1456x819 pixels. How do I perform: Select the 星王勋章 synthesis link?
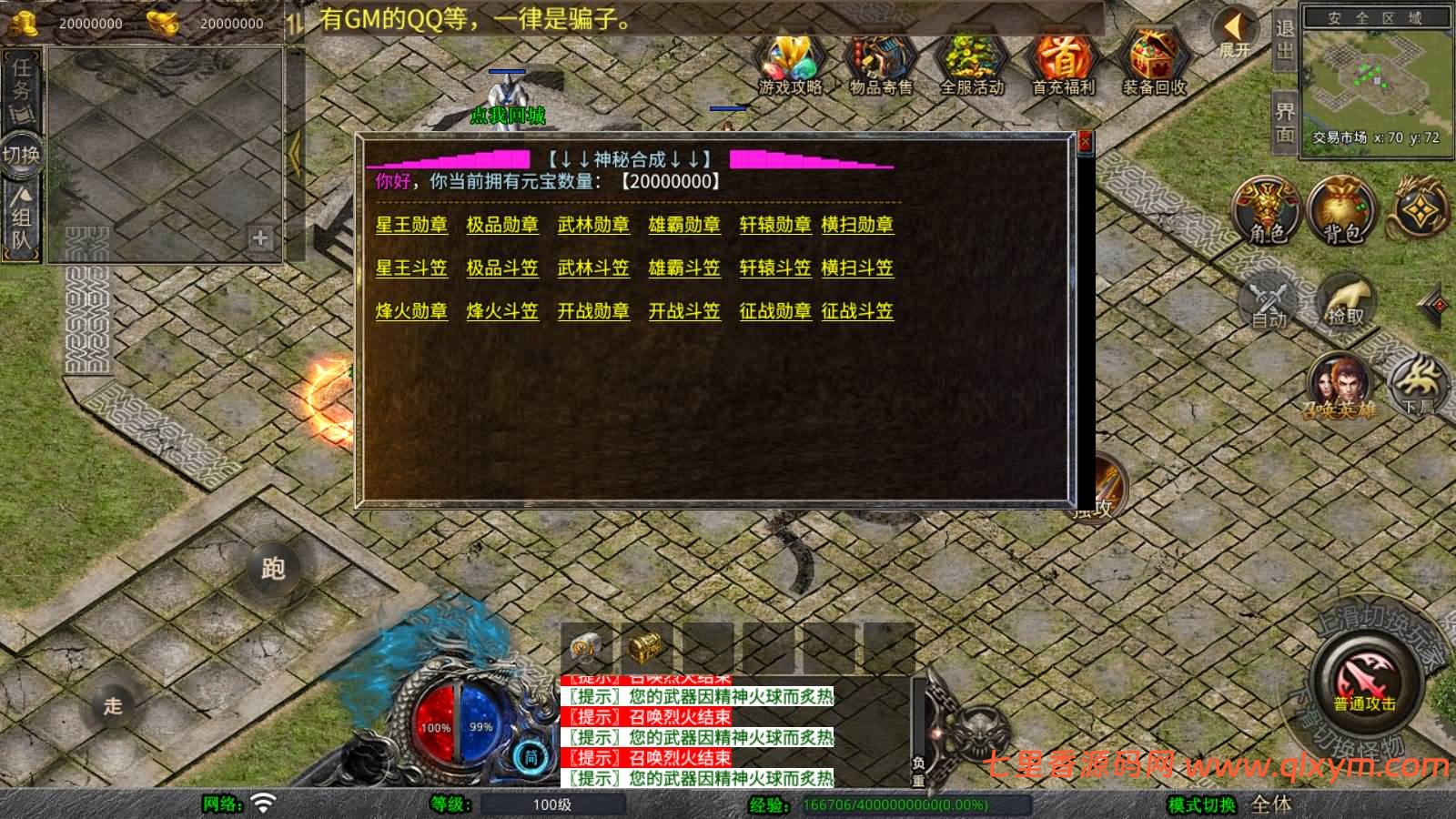click(411, 225)
